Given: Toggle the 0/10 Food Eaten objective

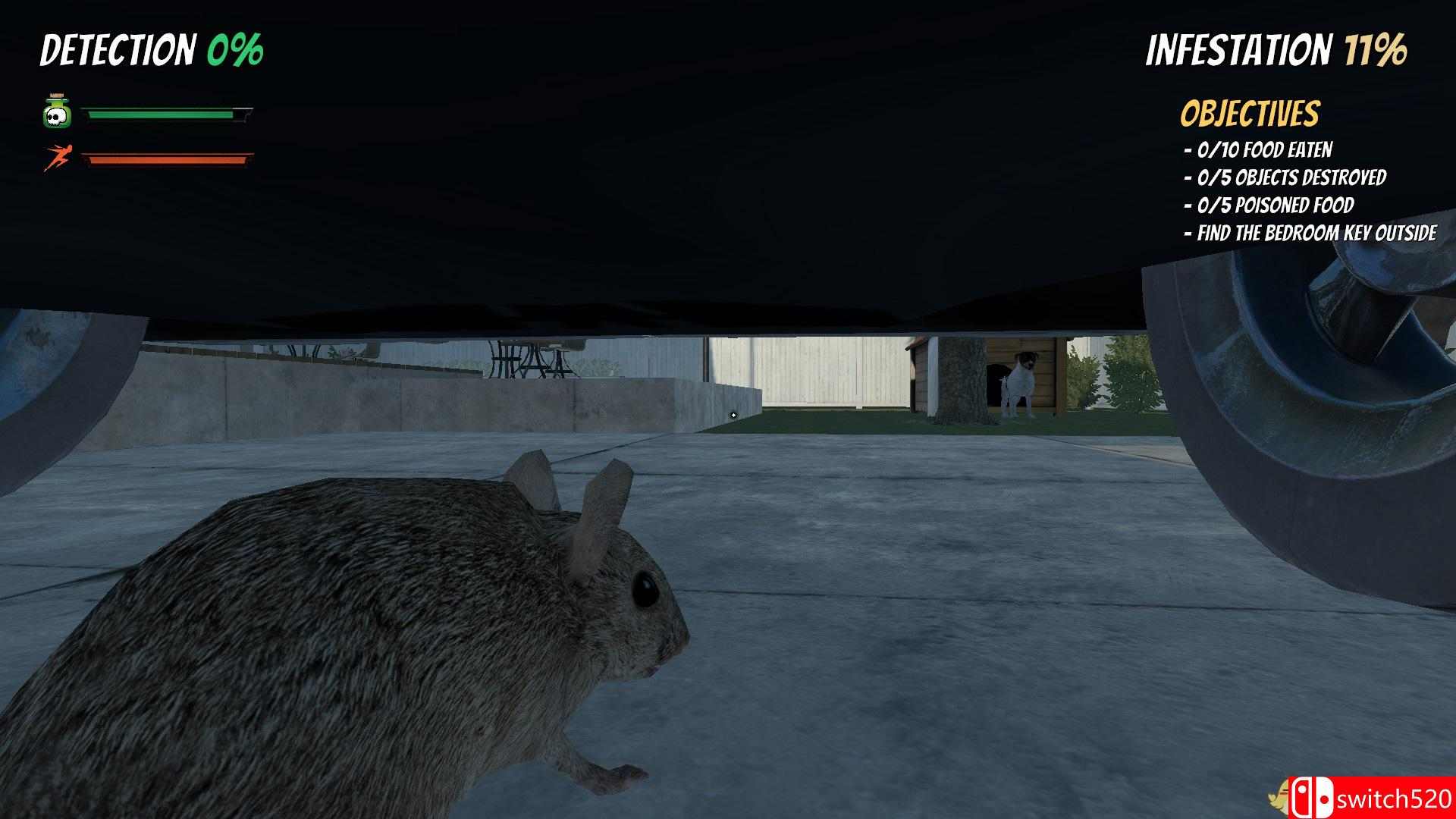Looking at the screenshot, I should (1263, 151).
